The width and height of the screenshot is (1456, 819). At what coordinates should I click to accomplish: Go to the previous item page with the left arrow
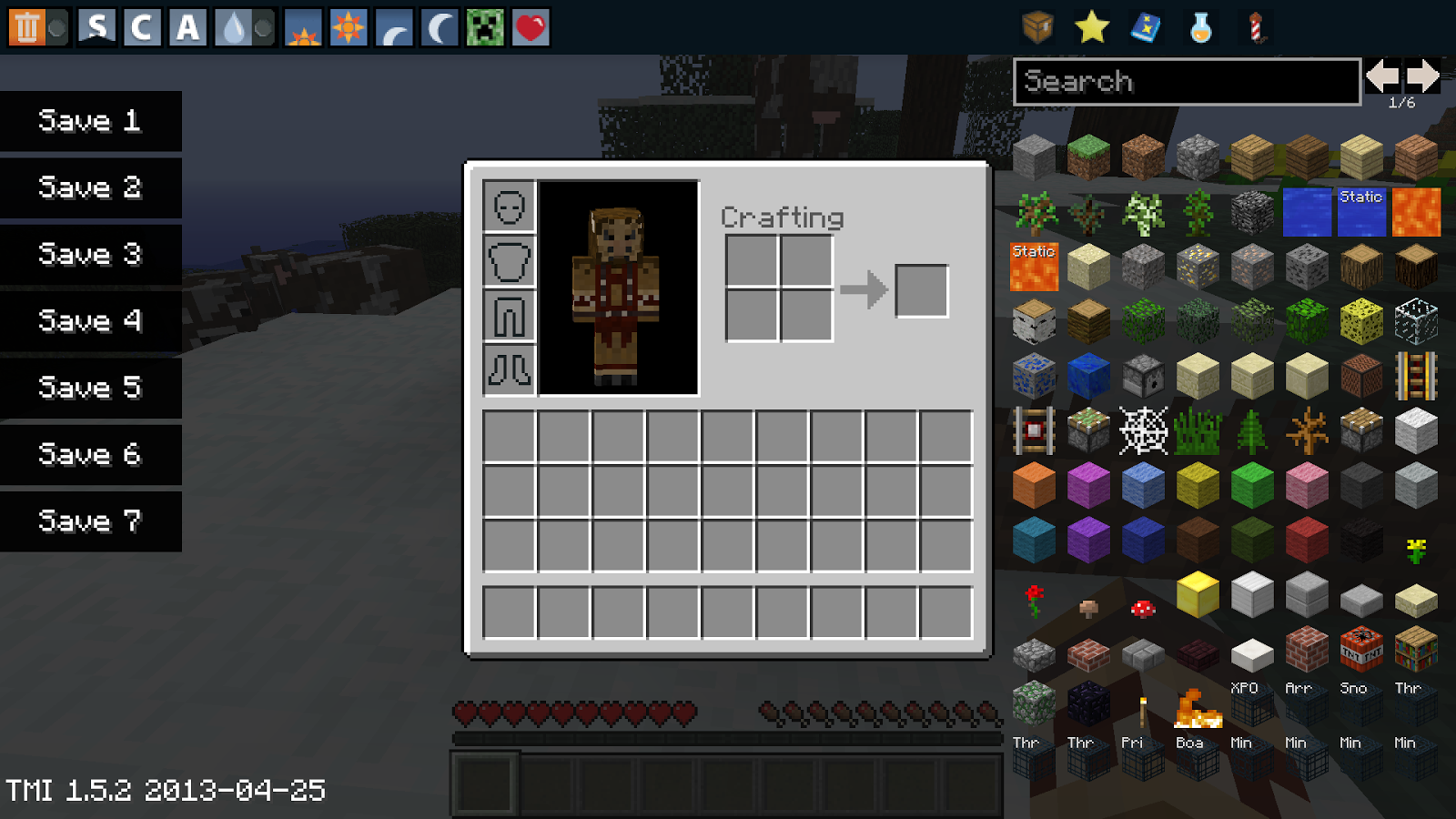[x=1383, y=77]
